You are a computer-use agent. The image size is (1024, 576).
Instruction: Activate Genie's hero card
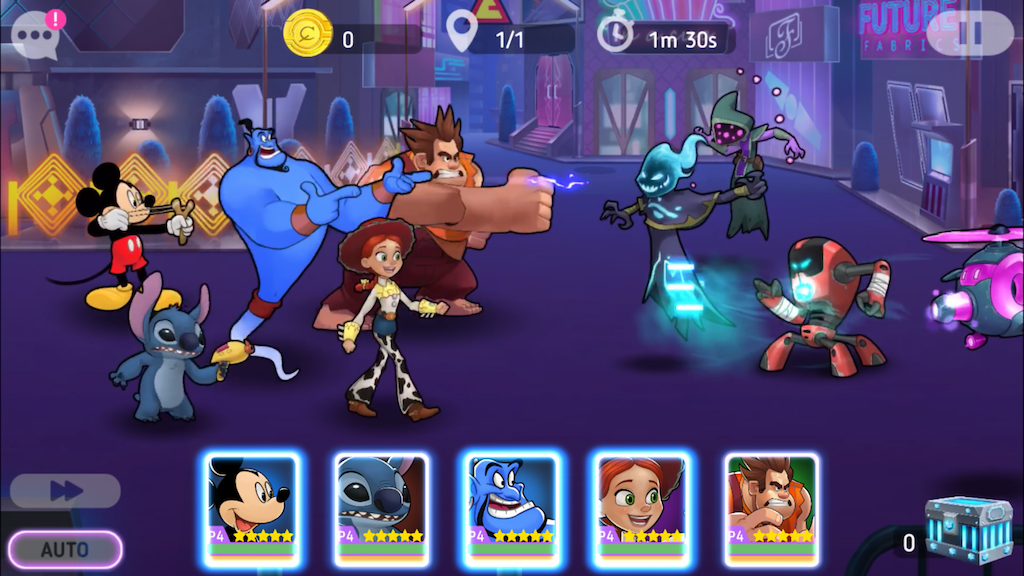point(511,503)
